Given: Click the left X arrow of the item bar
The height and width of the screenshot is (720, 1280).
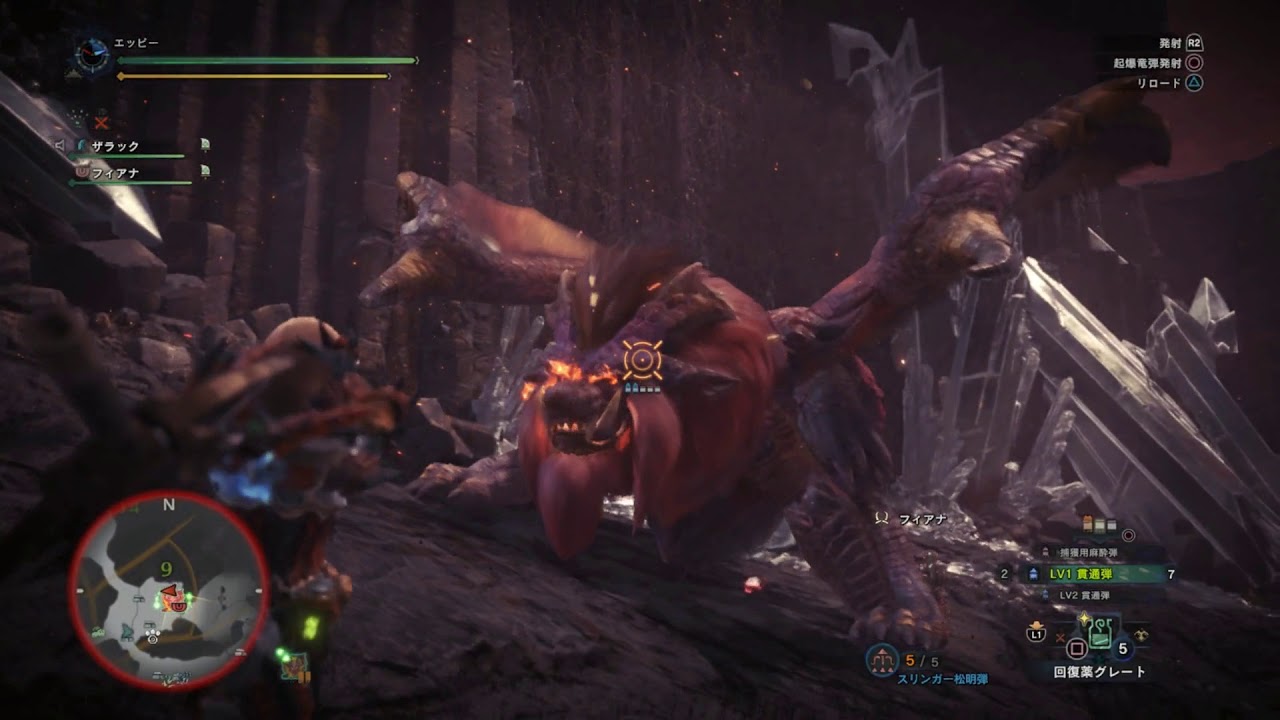Looking at the screenshot, I should (1060, 637).
